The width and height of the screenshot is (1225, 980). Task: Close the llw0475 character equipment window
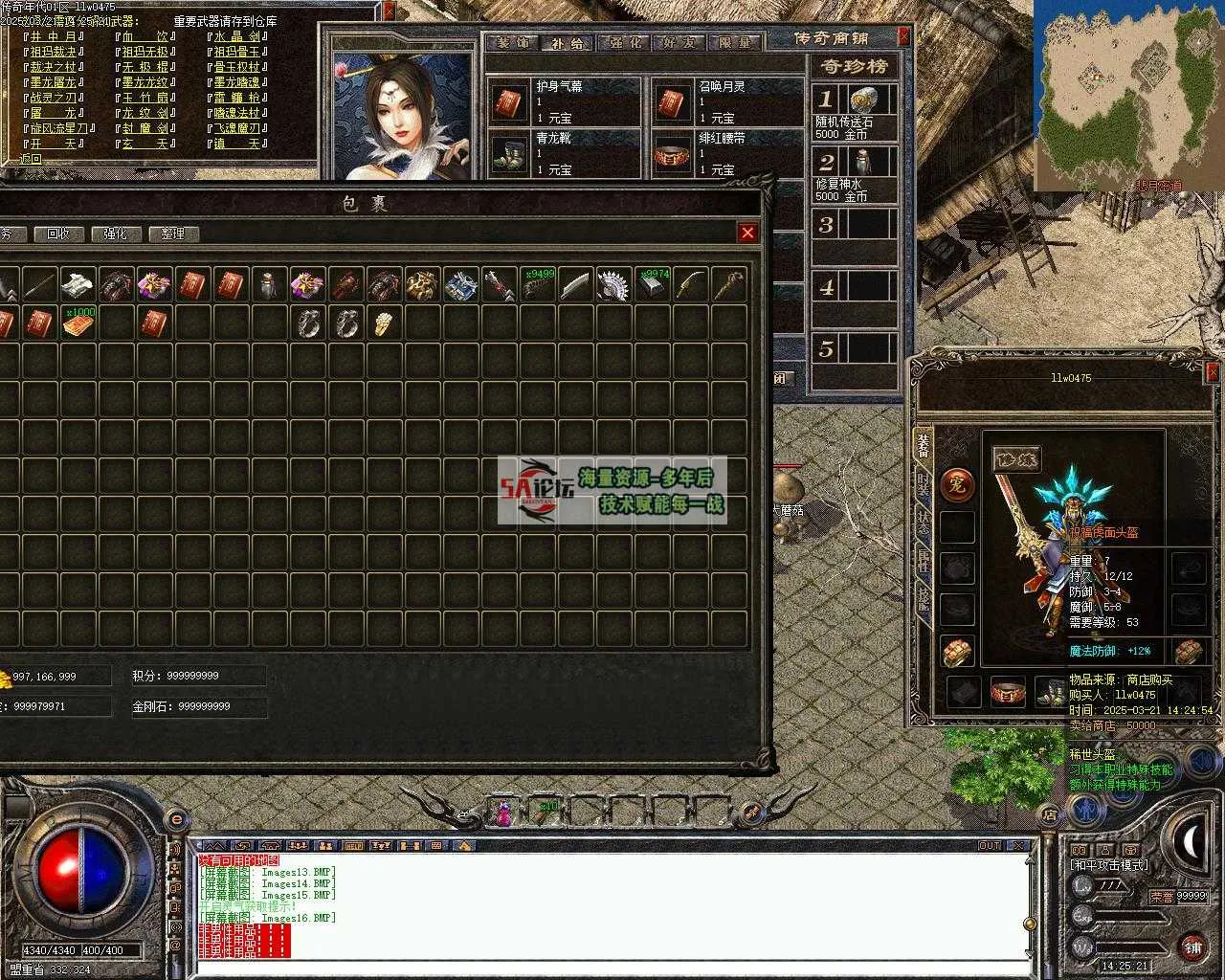1213,371
